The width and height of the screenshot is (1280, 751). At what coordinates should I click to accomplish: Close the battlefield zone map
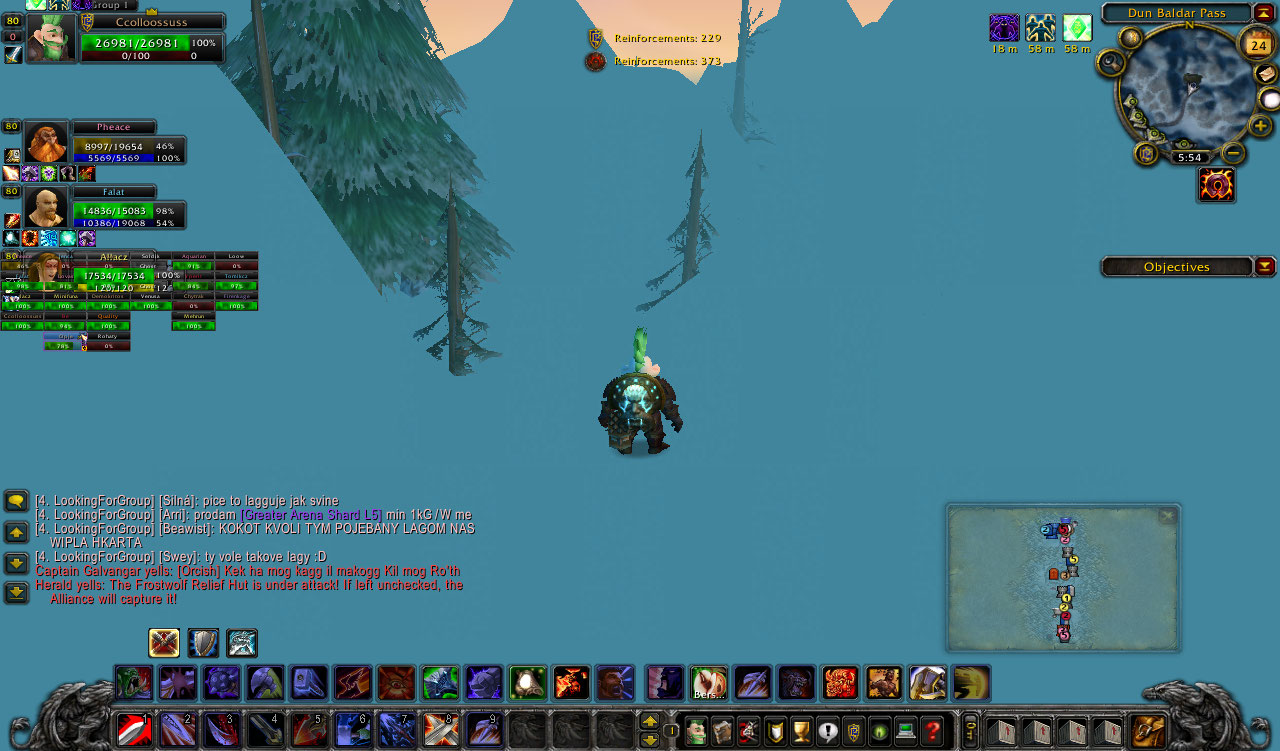point(1167,516)
